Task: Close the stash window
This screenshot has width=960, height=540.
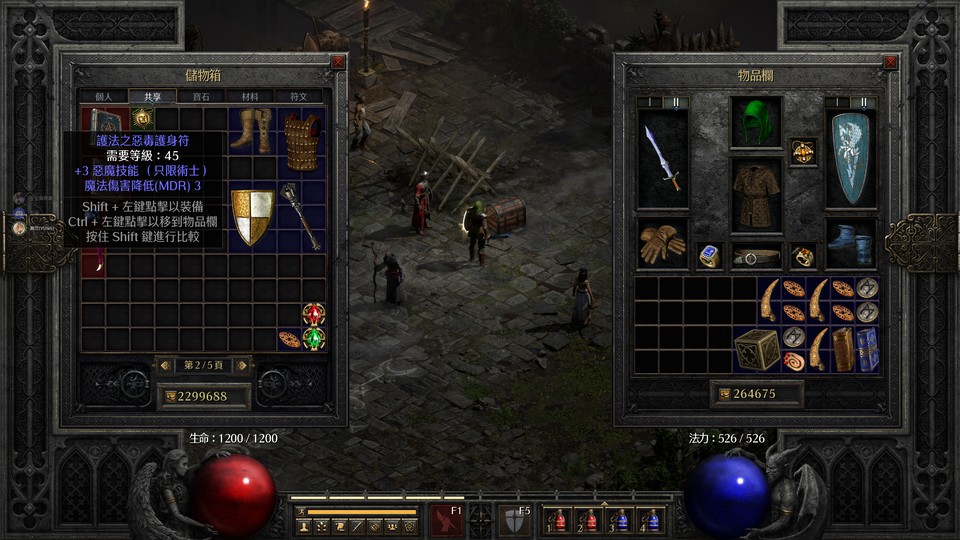Action: coord(338,62)
